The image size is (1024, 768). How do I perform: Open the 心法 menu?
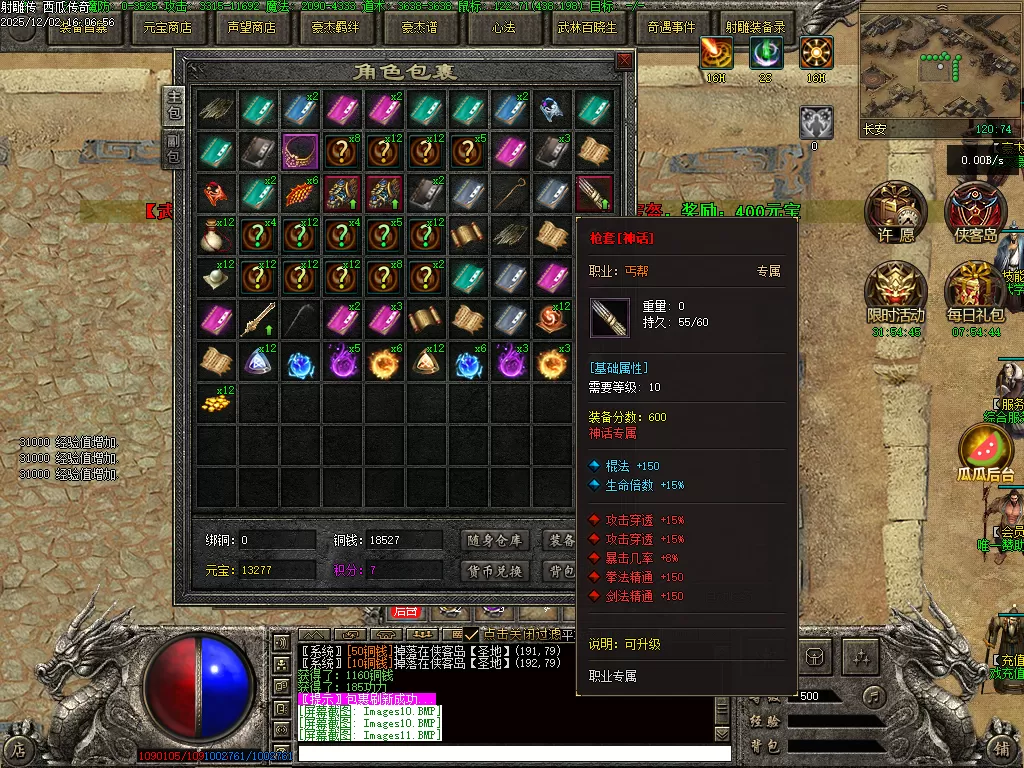pos(503,28)
